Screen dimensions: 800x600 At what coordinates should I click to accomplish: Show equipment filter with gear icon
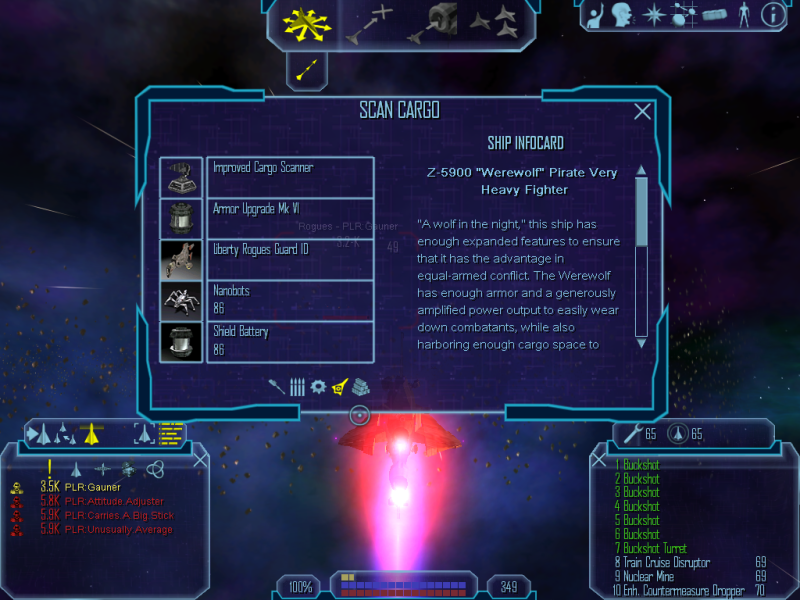[x=318, y=386]
